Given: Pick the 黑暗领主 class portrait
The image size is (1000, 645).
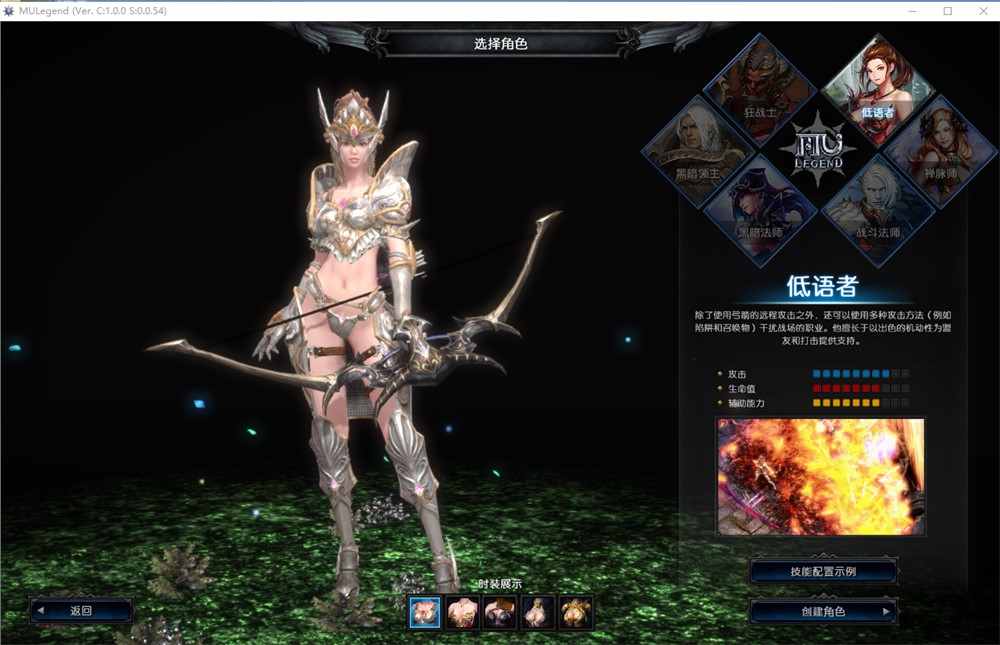Looking at the screenshot, I should [699, 148].
